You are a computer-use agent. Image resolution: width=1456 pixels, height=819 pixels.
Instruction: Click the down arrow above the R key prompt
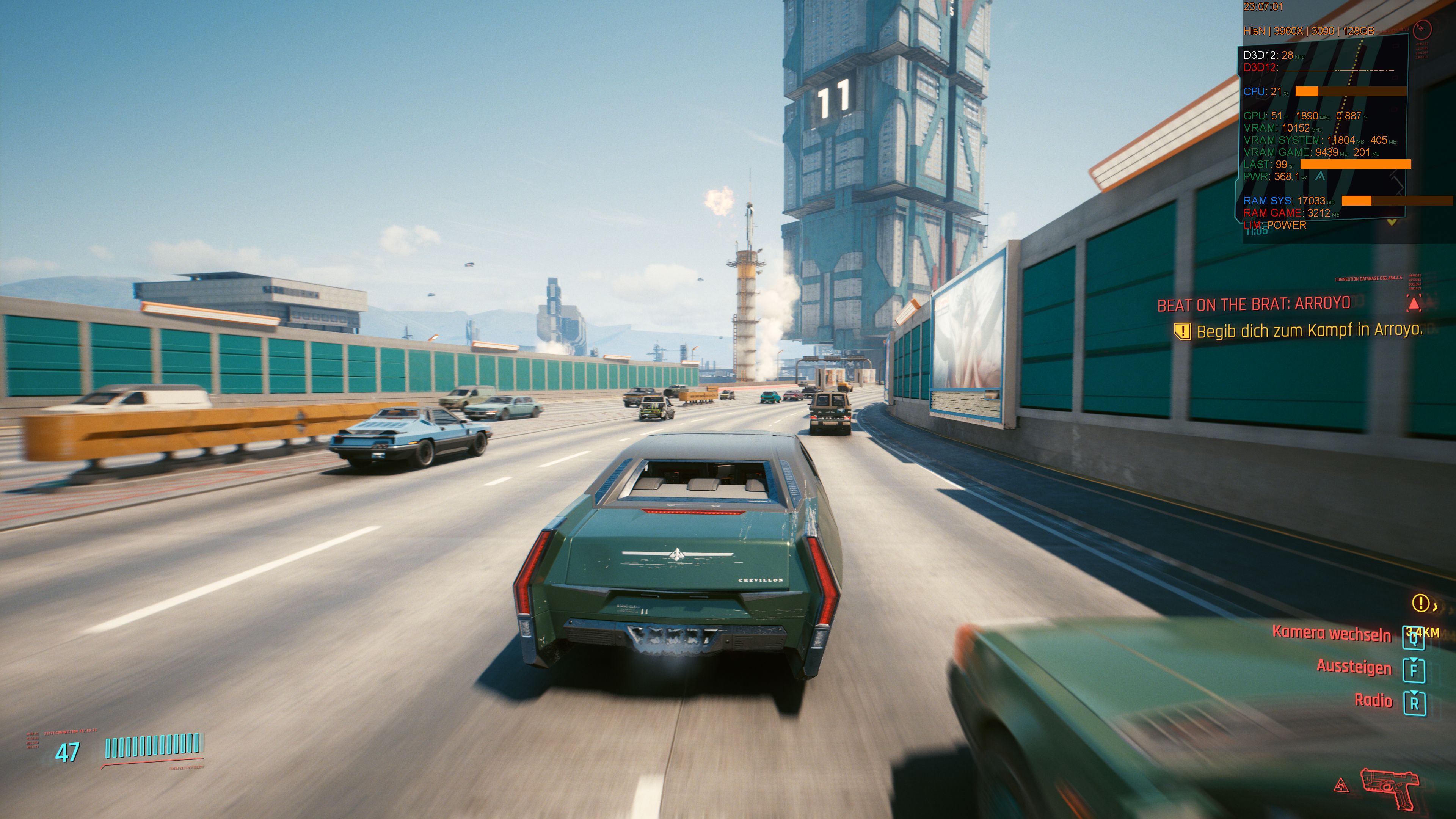[x=1414, y=693]
